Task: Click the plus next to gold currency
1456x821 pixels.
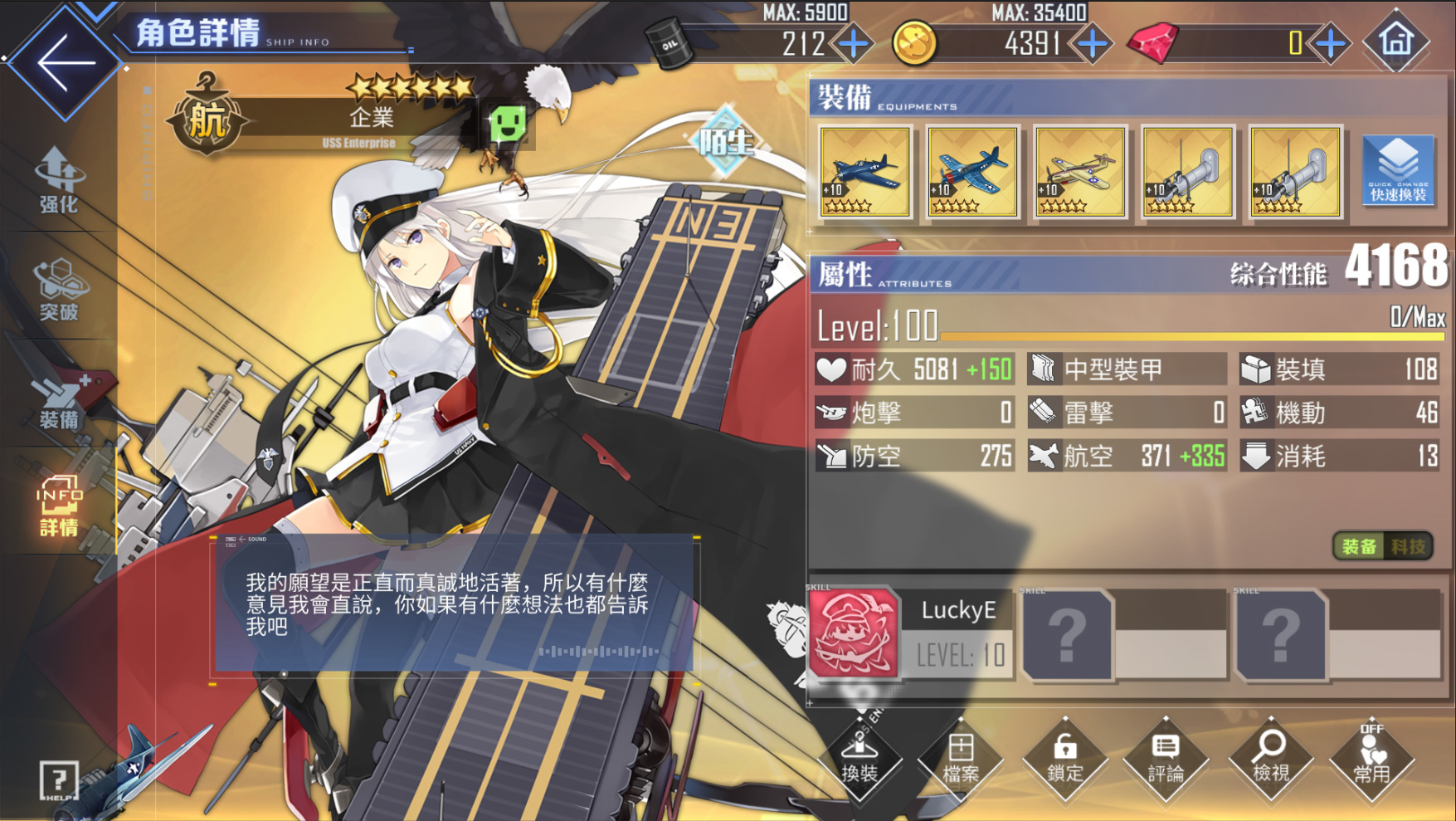Action: tap(1095, 42)
